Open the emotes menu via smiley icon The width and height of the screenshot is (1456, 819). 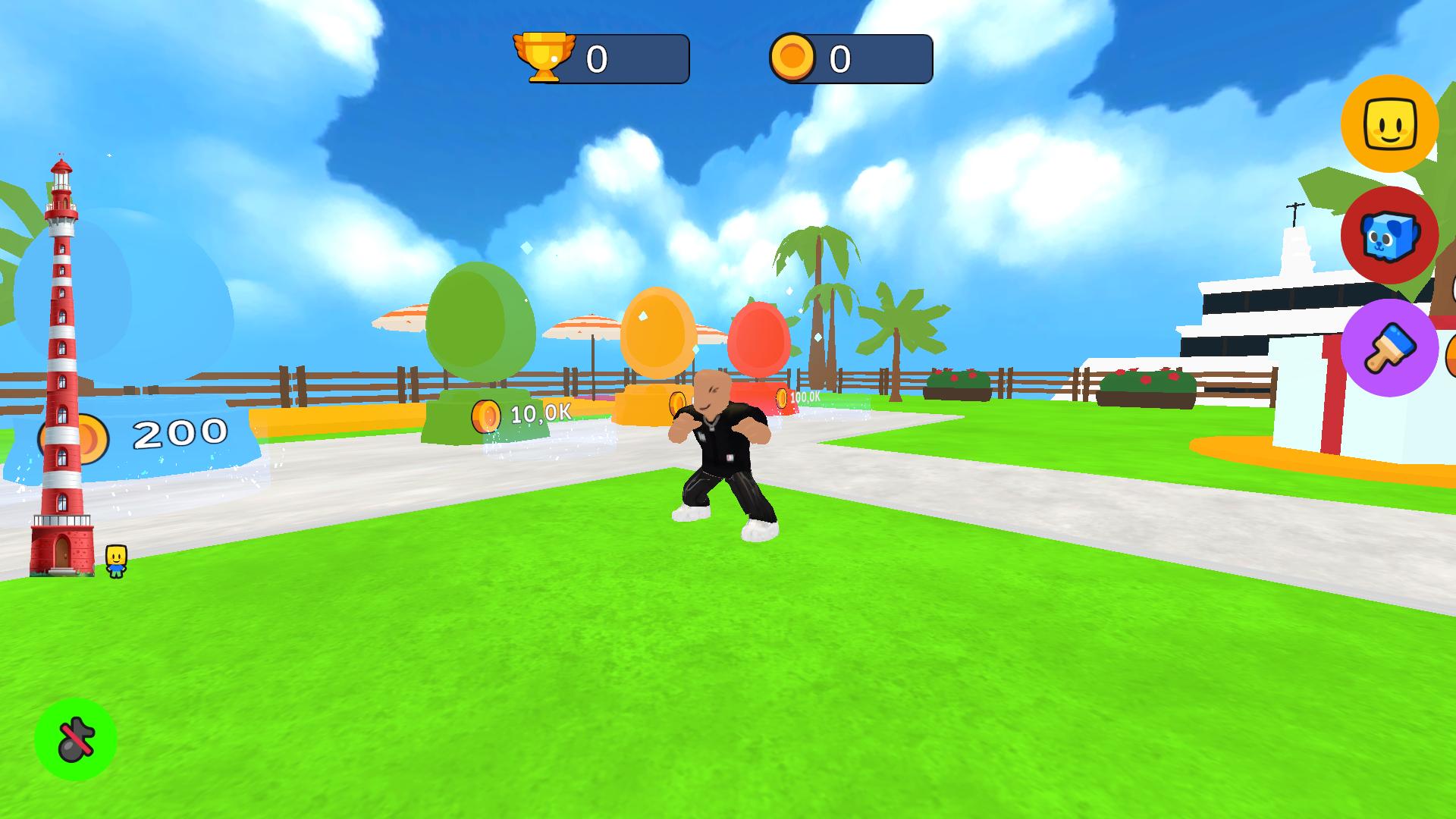(x=1389, y=124)
